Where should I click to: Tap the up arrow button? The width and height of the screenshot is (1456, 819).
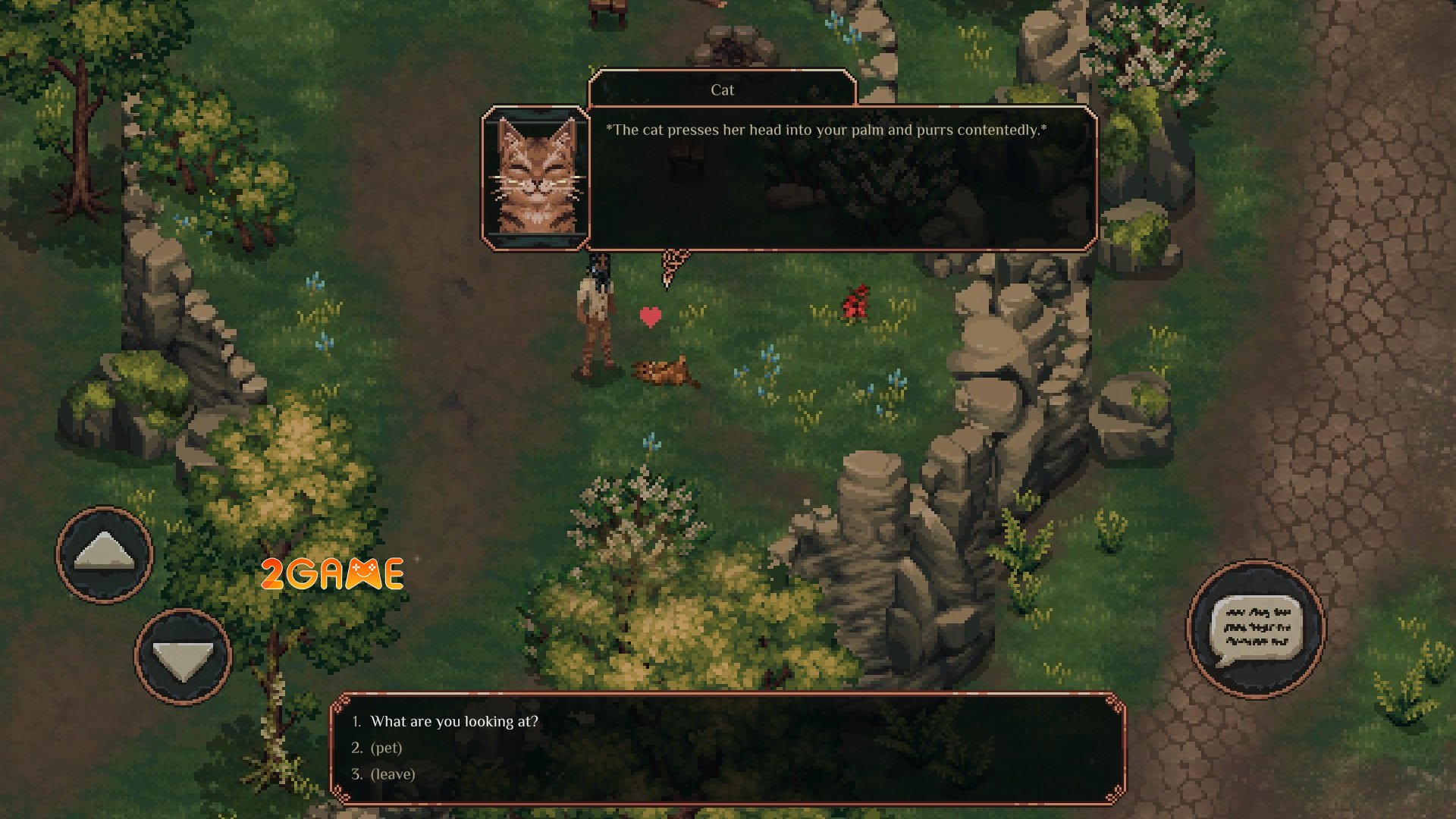(x=105, y=554)
